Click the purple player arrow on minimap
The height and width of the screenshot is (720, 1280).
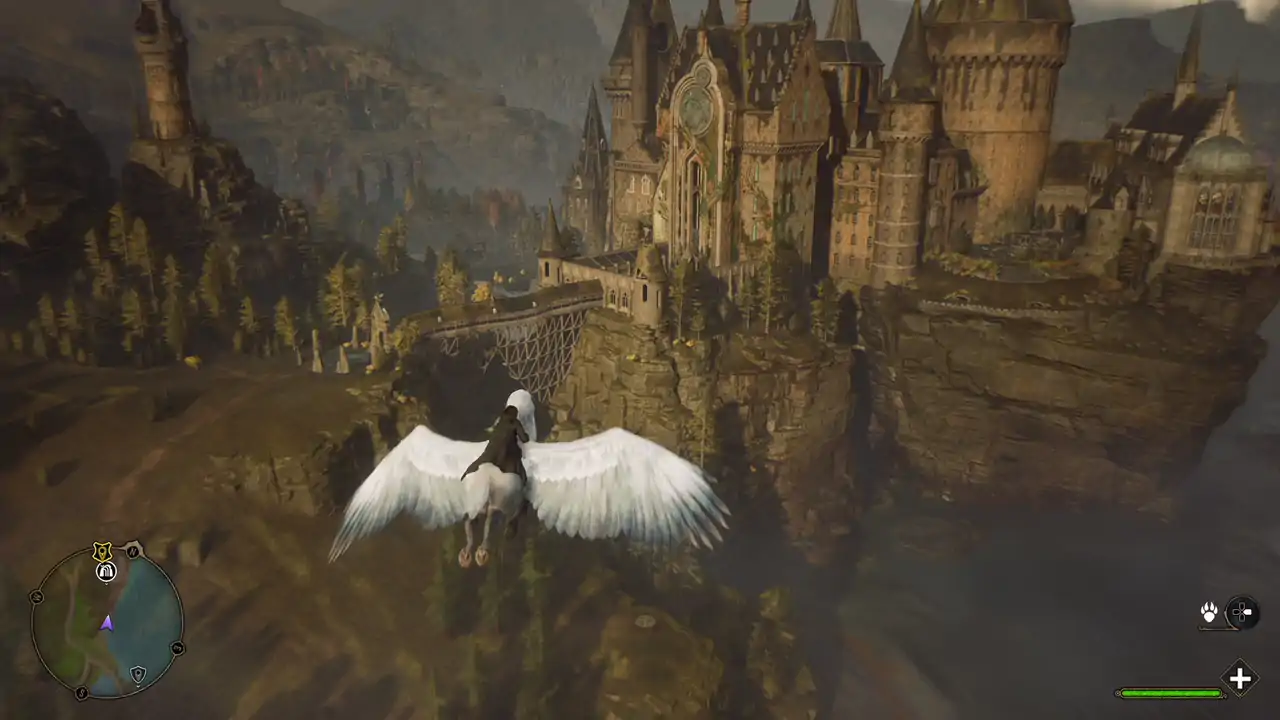click(x=107, y=623)
